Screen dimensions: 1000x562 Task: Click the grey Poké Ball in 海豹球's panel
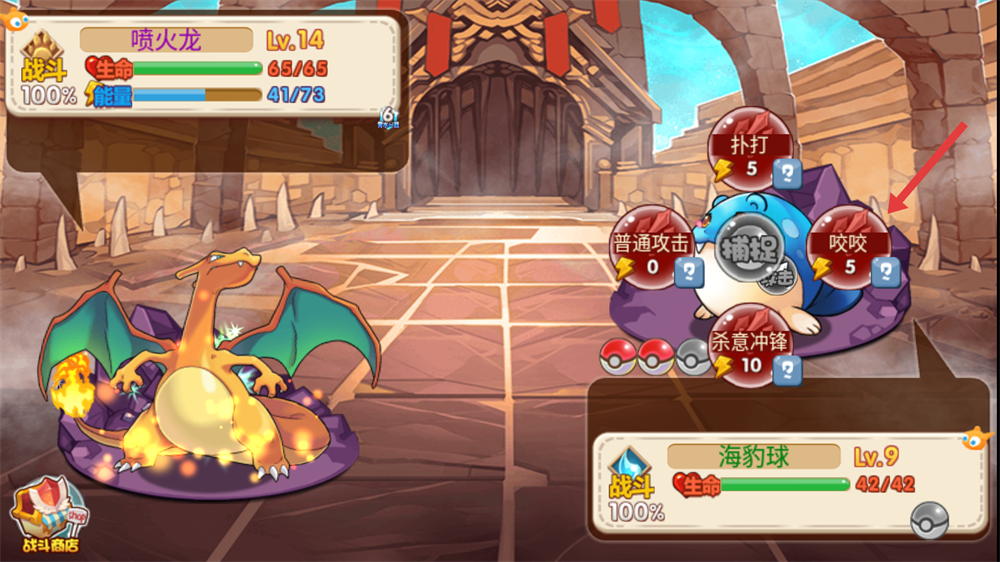click(x=928, y=519)
